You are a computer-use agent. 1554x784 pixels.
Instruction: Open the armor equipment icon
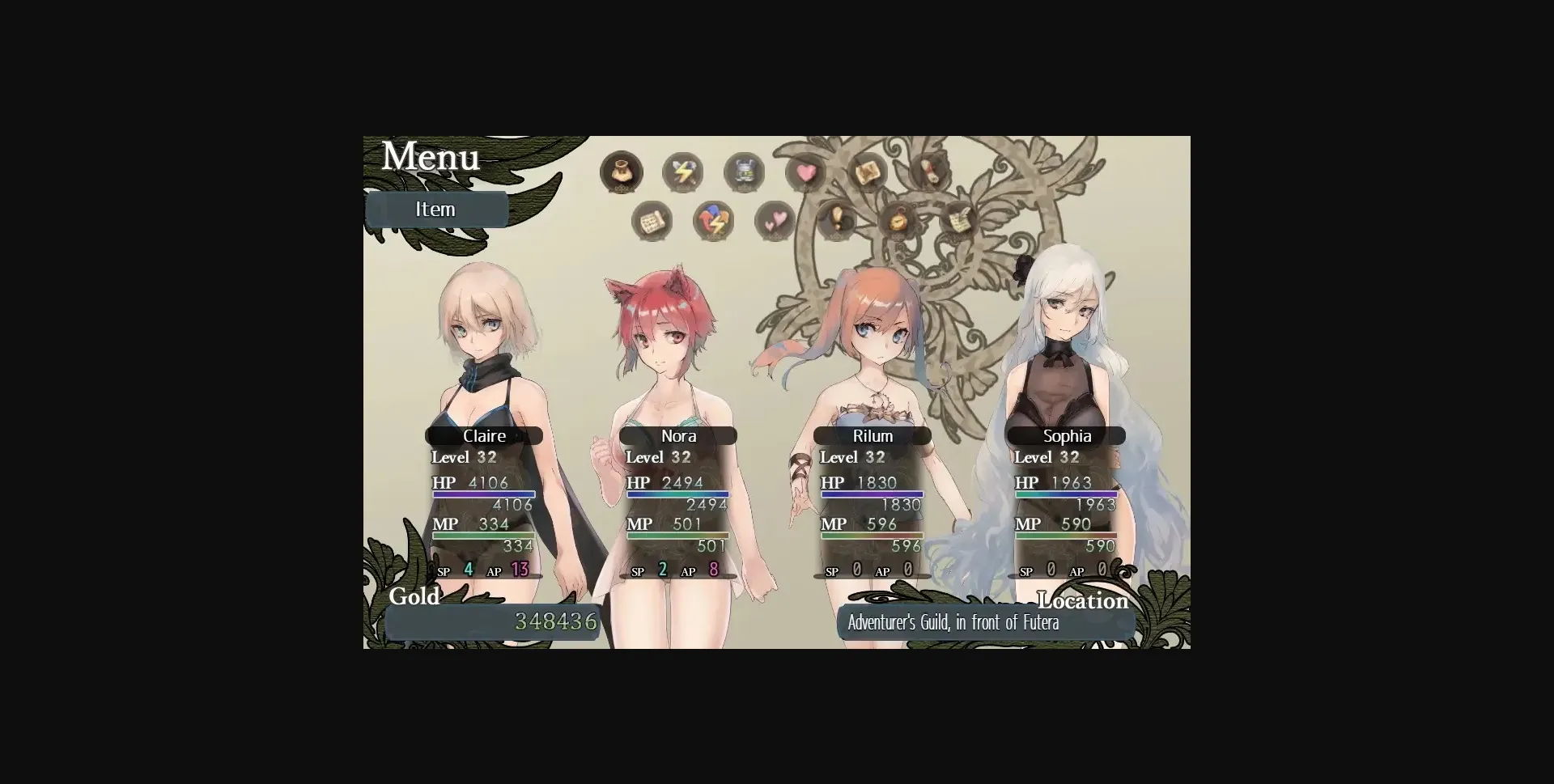744,172
